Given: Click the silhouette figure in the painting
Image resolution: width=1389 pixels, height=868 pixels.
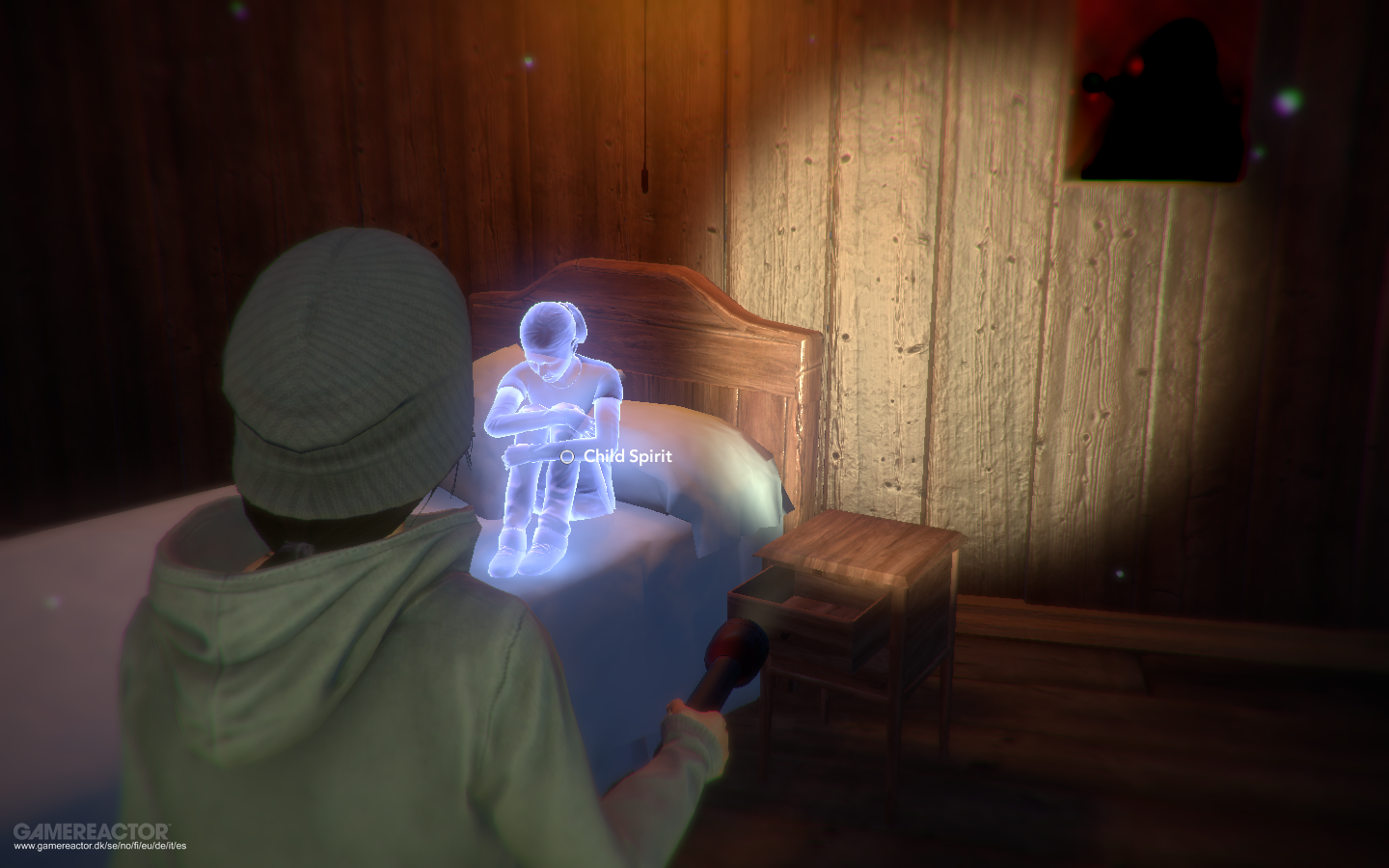Looking at the screenshot, I should [x=1172, y=106].
